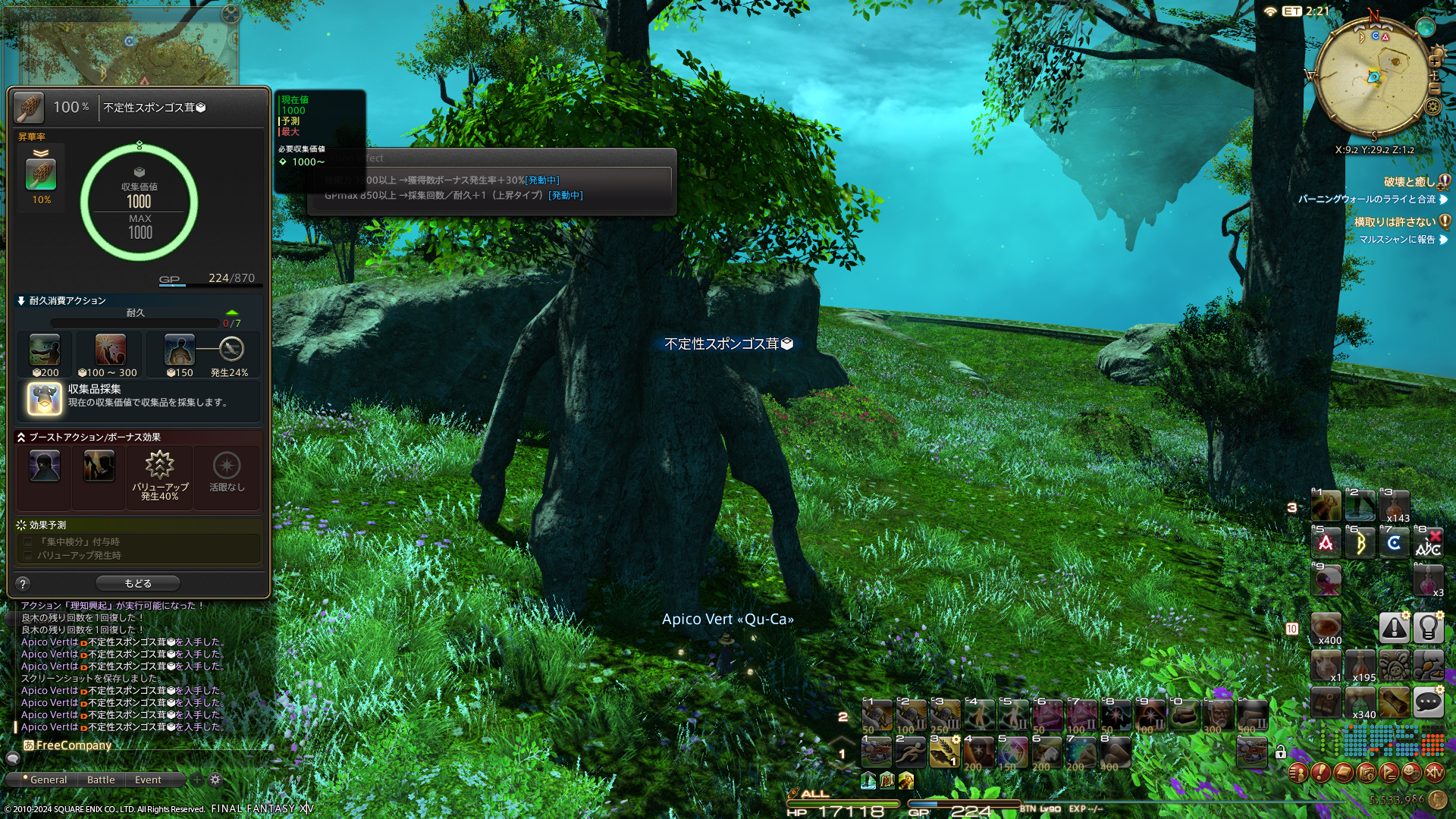Switch to the Battle chat tab

(x=101, y=780)
